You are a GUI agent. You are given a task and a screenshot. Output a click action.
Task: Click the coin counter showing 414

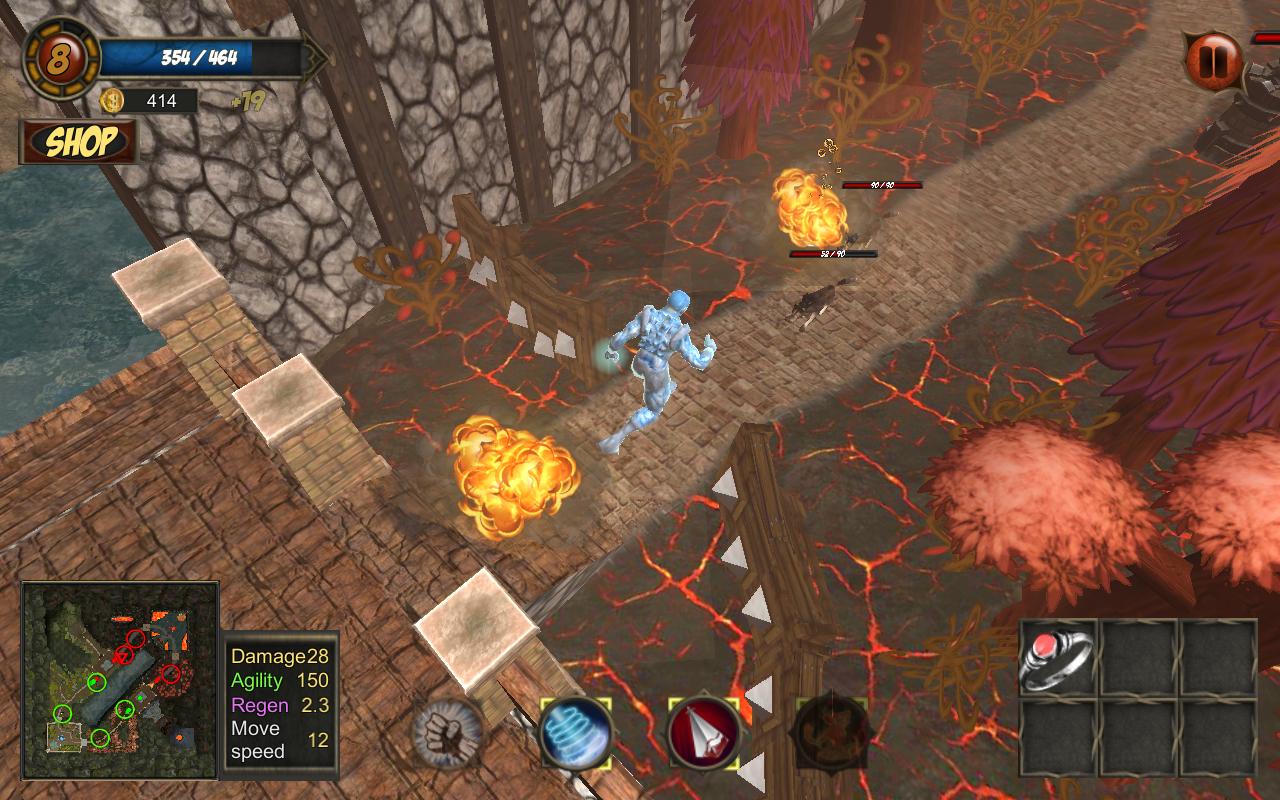[163, 101]
